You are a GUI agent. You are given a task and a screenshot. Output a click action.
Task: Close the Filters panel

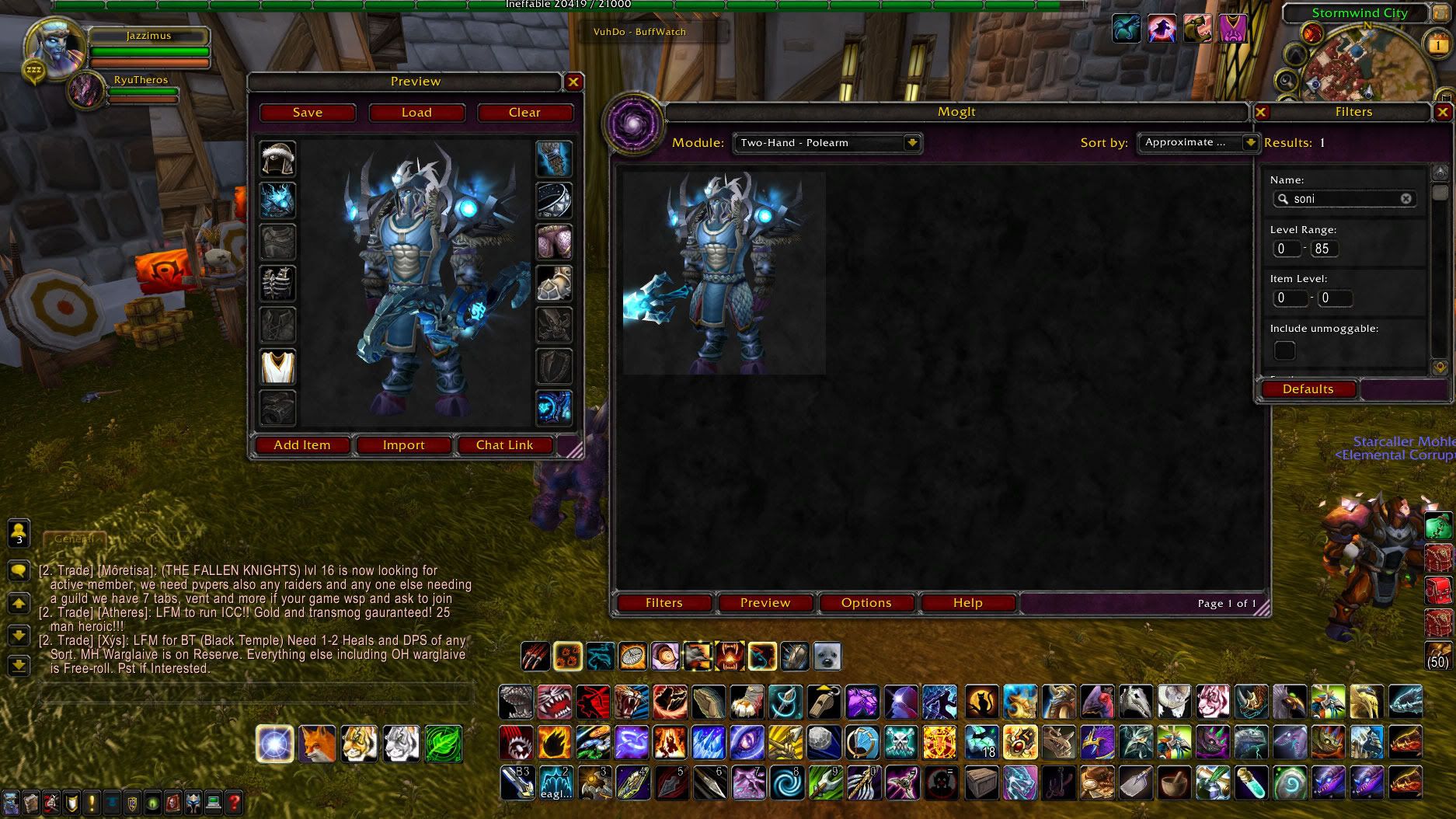pos(1442,112)
